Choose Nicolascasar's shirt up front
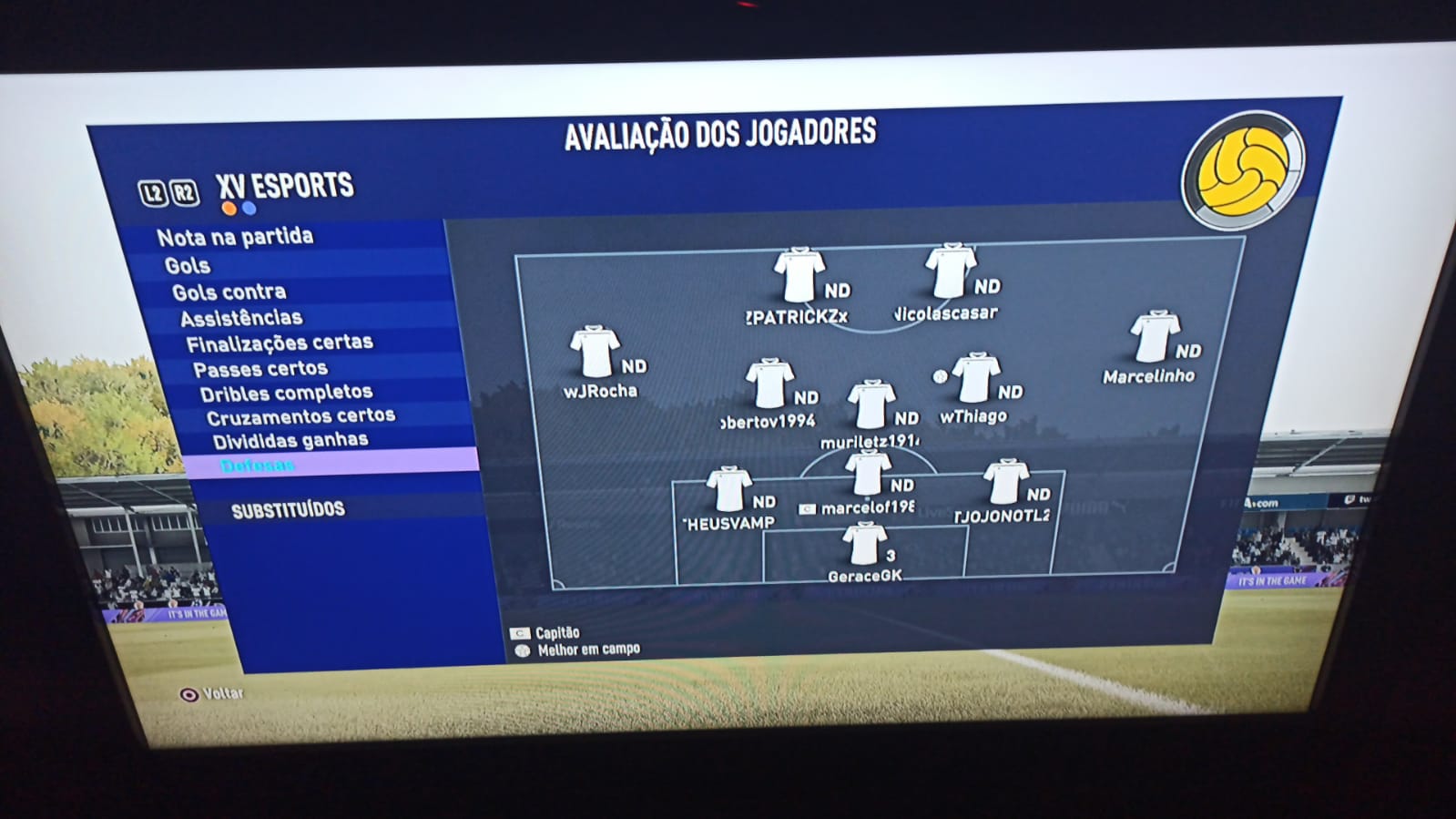 tap(951, 271)
